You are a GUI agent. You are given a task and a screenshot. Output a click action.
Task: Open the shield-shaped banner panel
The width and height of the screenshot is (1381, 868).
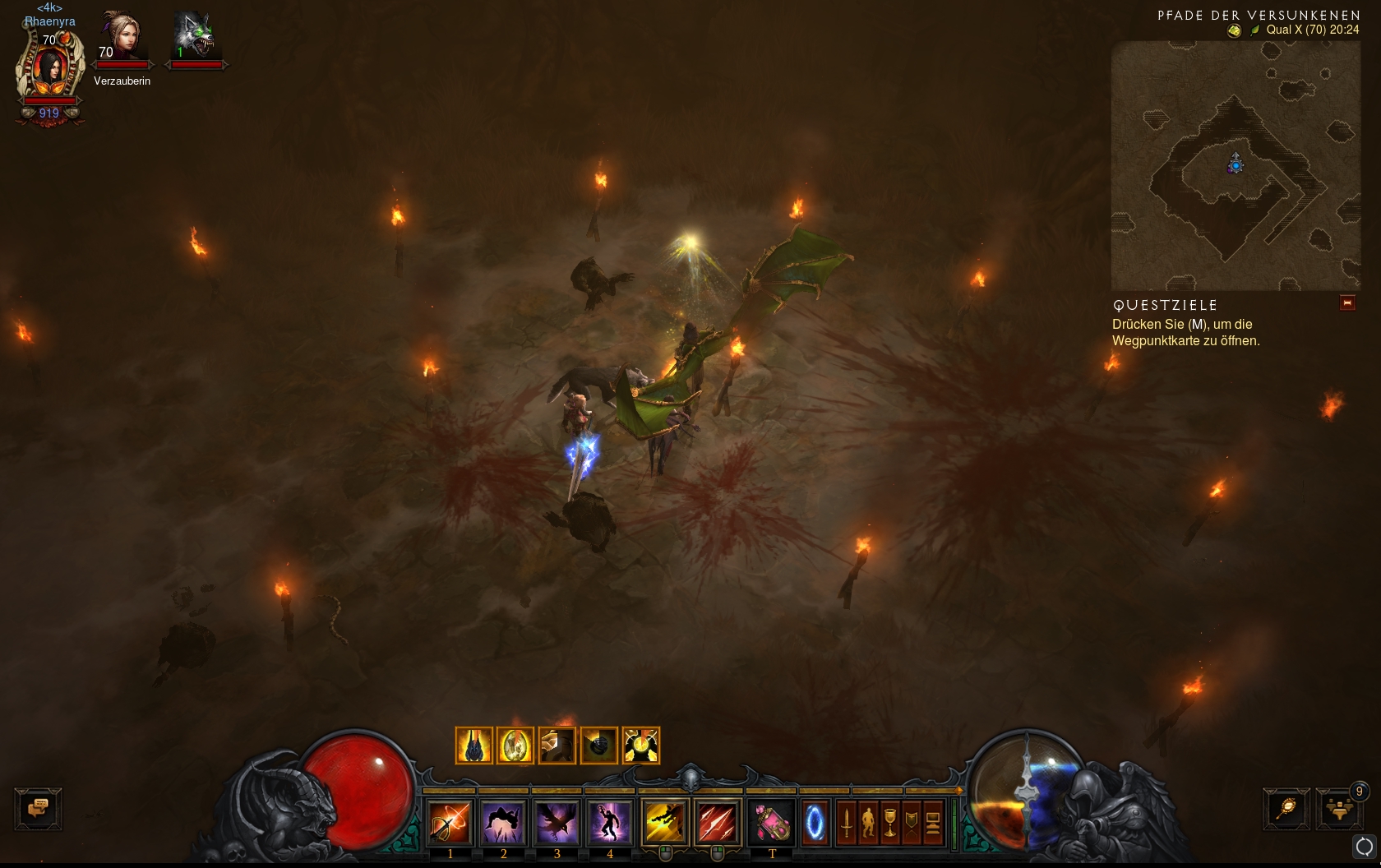(911, 822)
